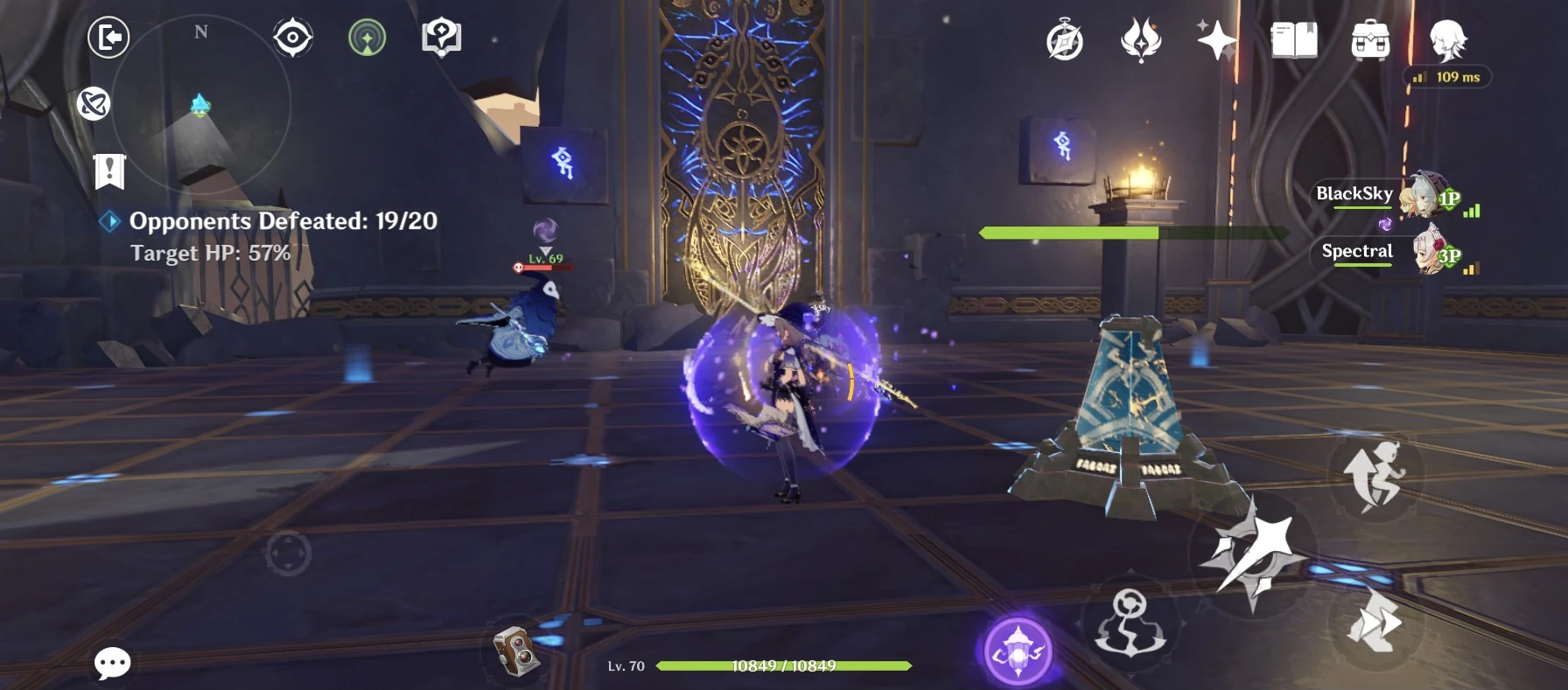Open the character menu via portrait icon
This screenshot has width=1568, height=690.
click(1448, 41)
